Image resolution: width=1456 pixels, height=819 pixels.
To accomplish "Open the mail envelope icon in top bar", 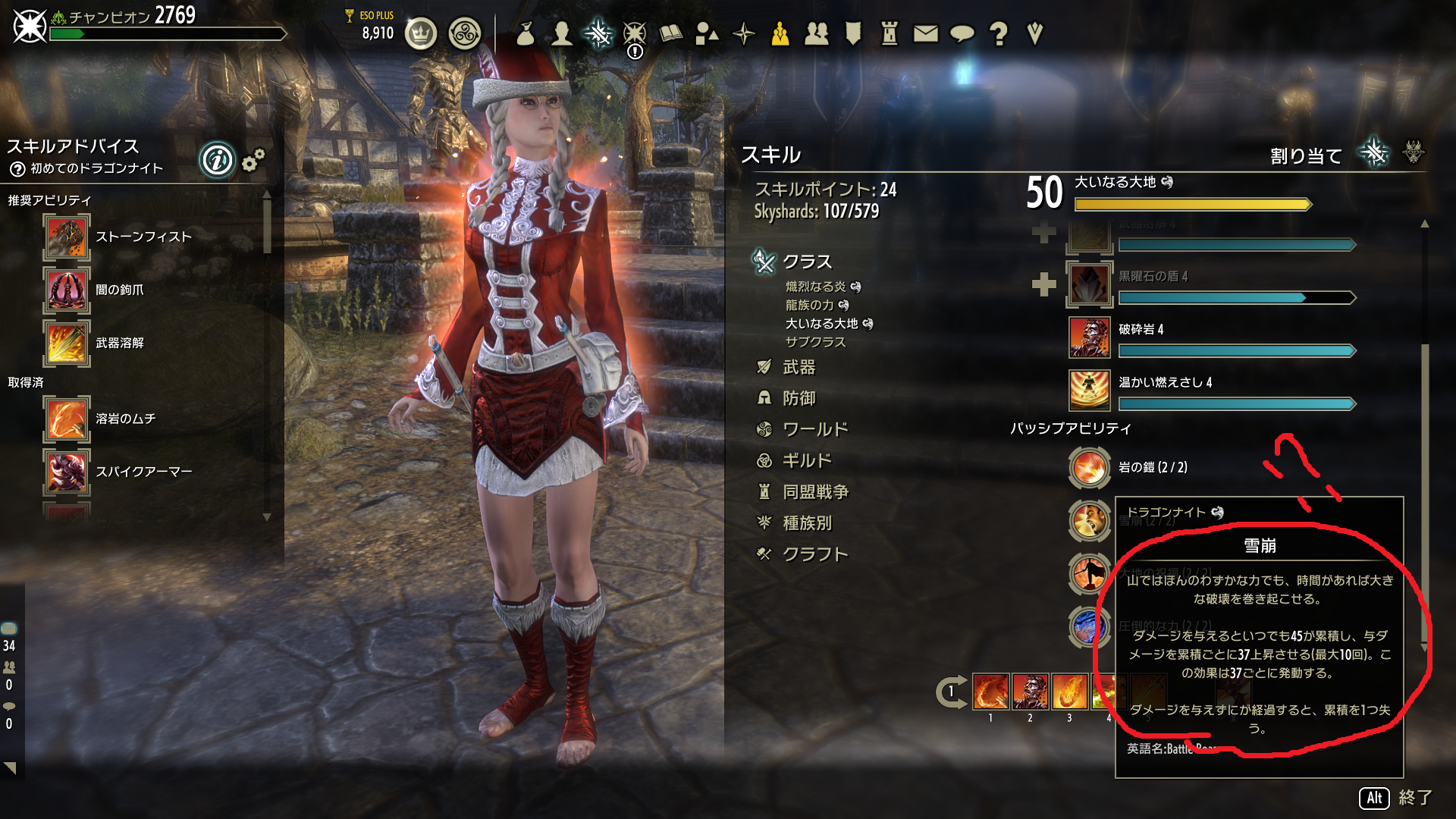I will (x=925, y=33).
